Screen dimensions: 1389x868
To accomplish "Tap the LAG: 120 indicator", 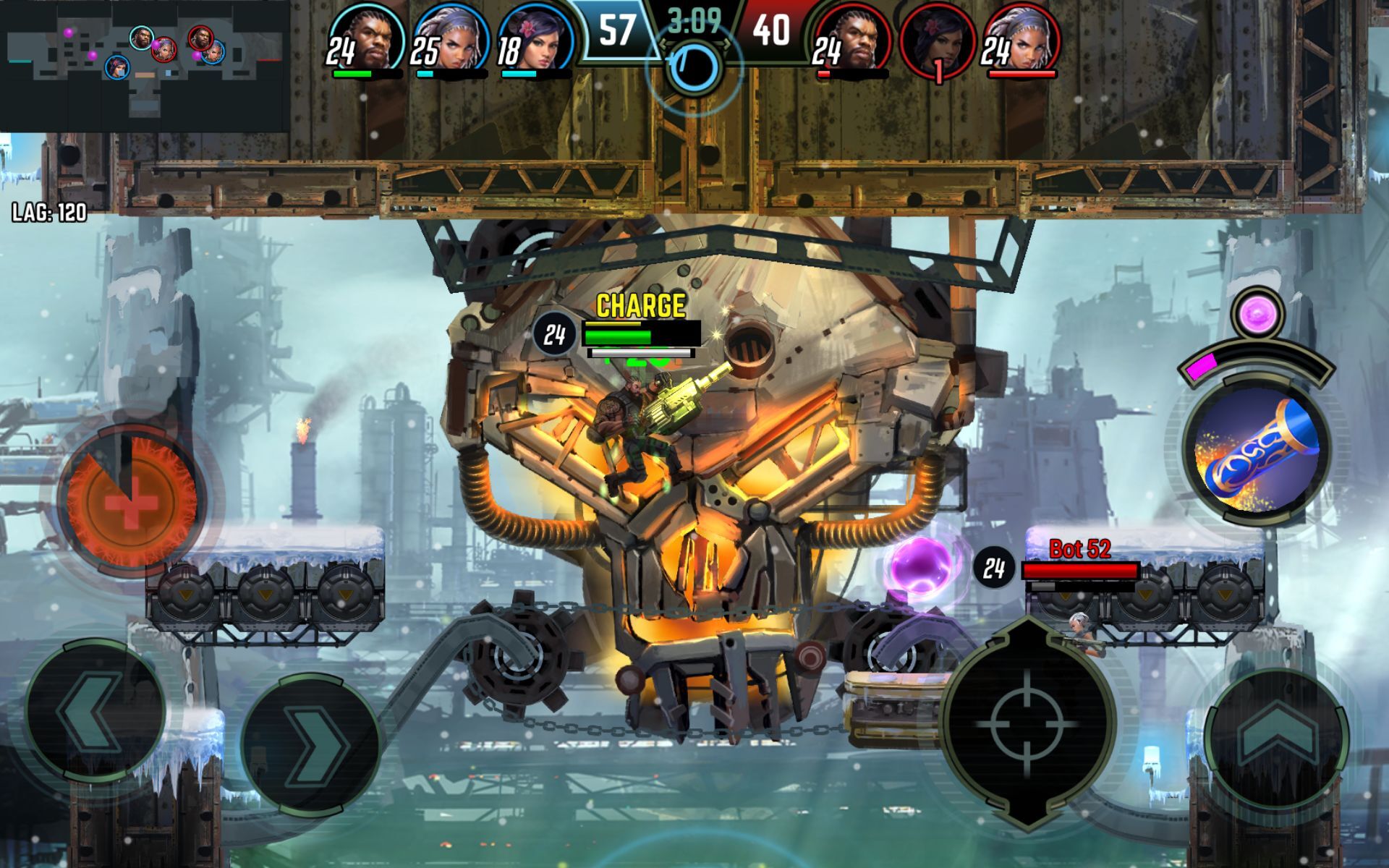I will point(47,213).
